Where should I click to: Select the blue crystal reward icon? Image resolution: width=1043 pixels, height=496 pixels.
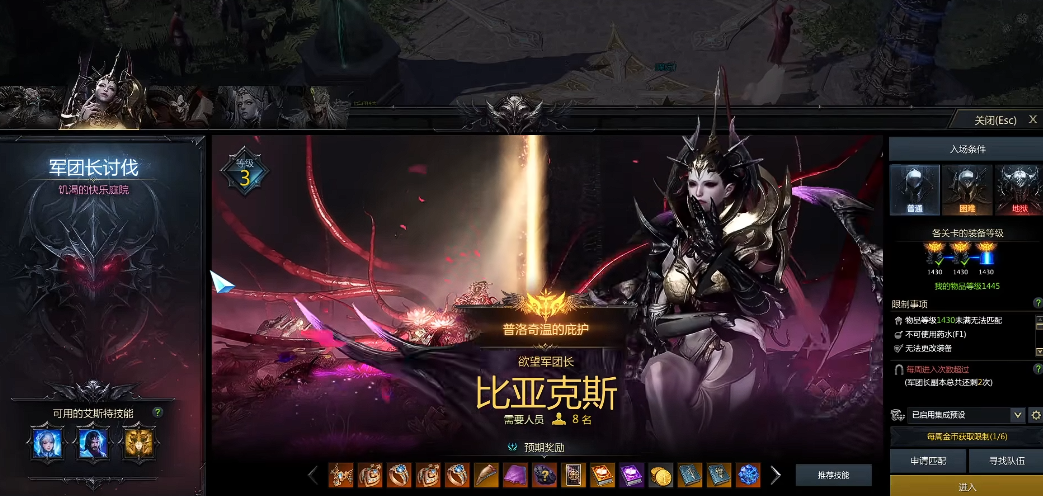coord(748,474)
